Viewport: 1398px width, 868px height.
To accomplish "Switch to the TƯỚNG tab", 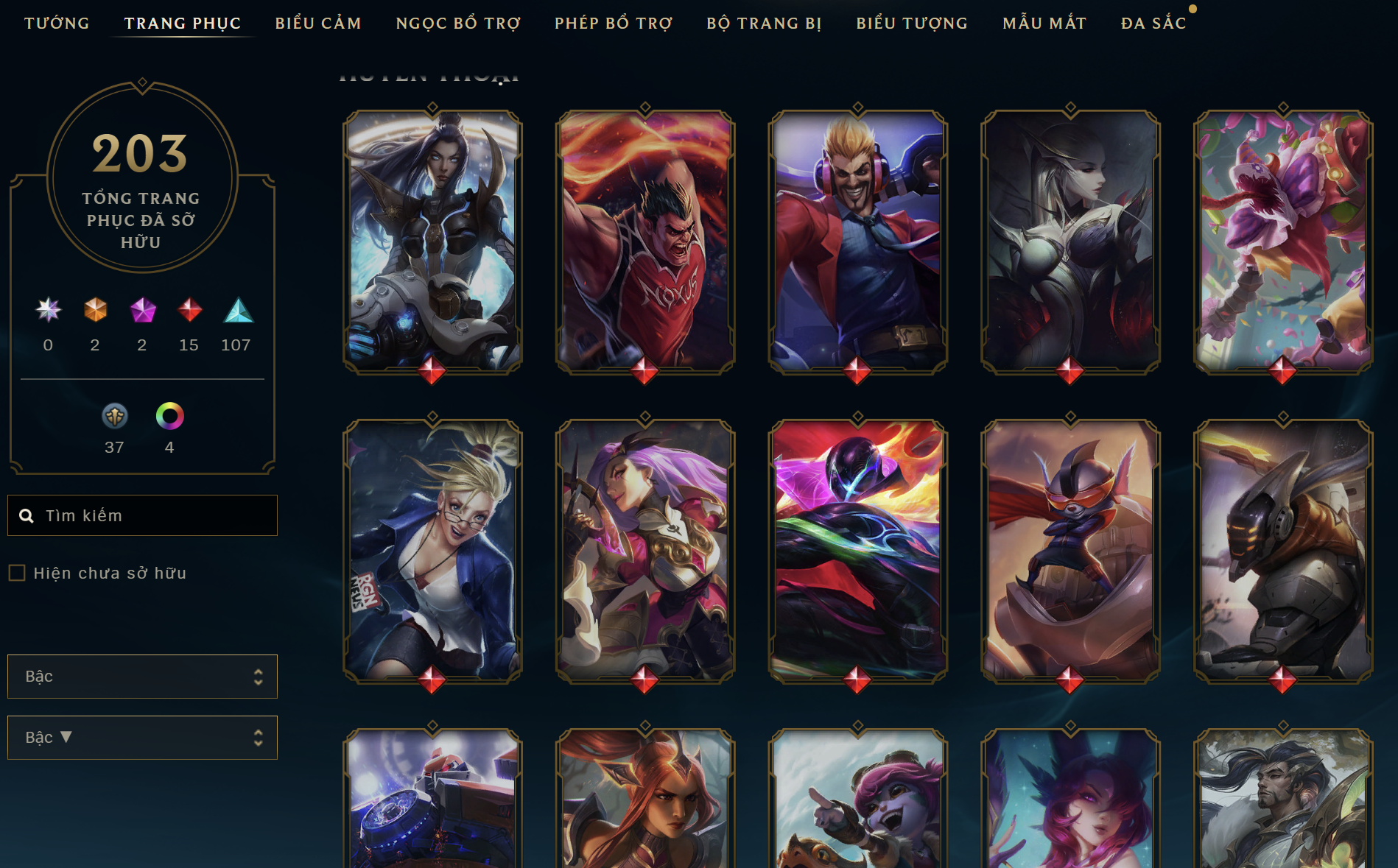I will (57, 24).
